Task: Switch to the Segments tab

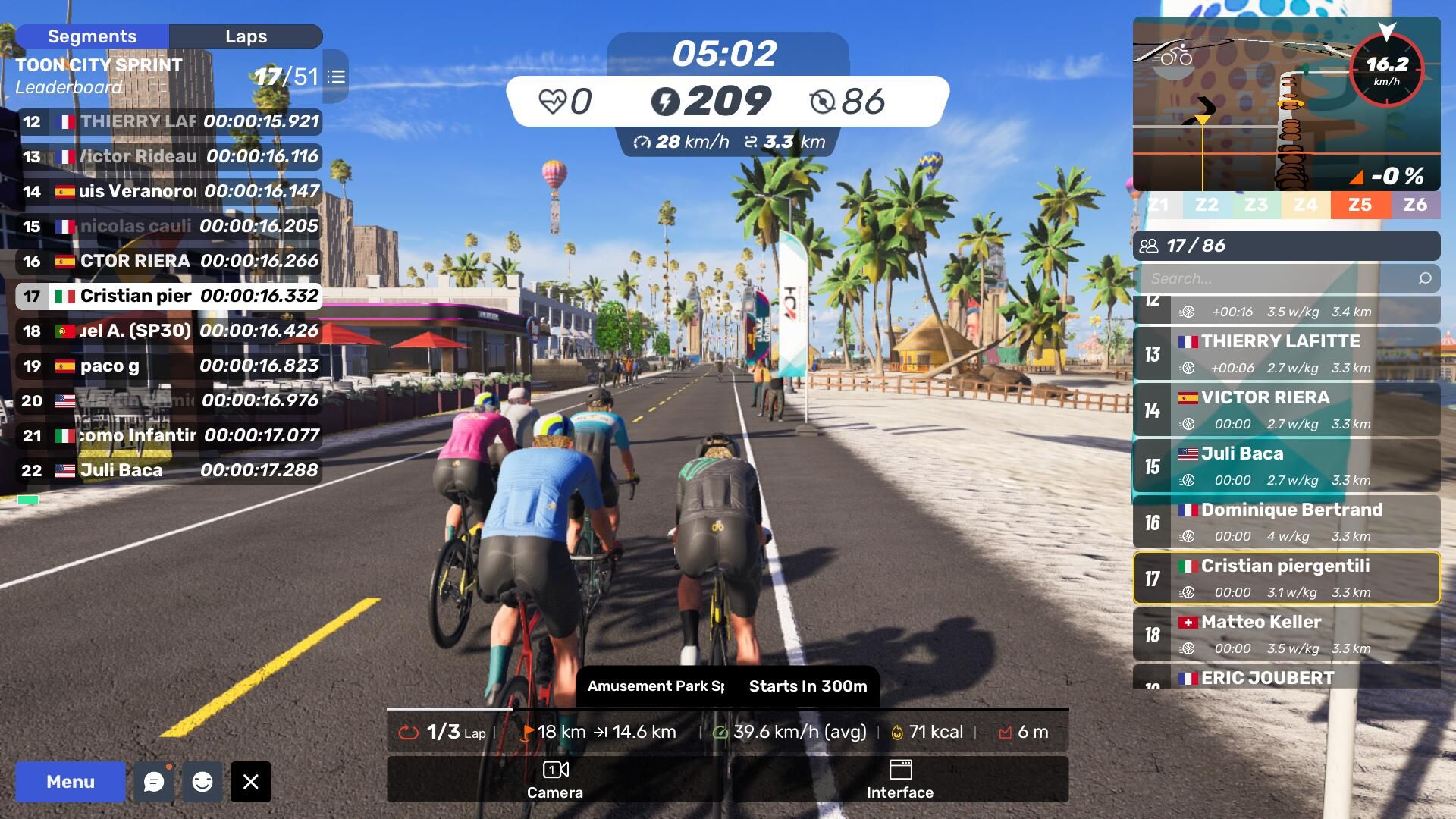Action: click(x=92, y=36)
